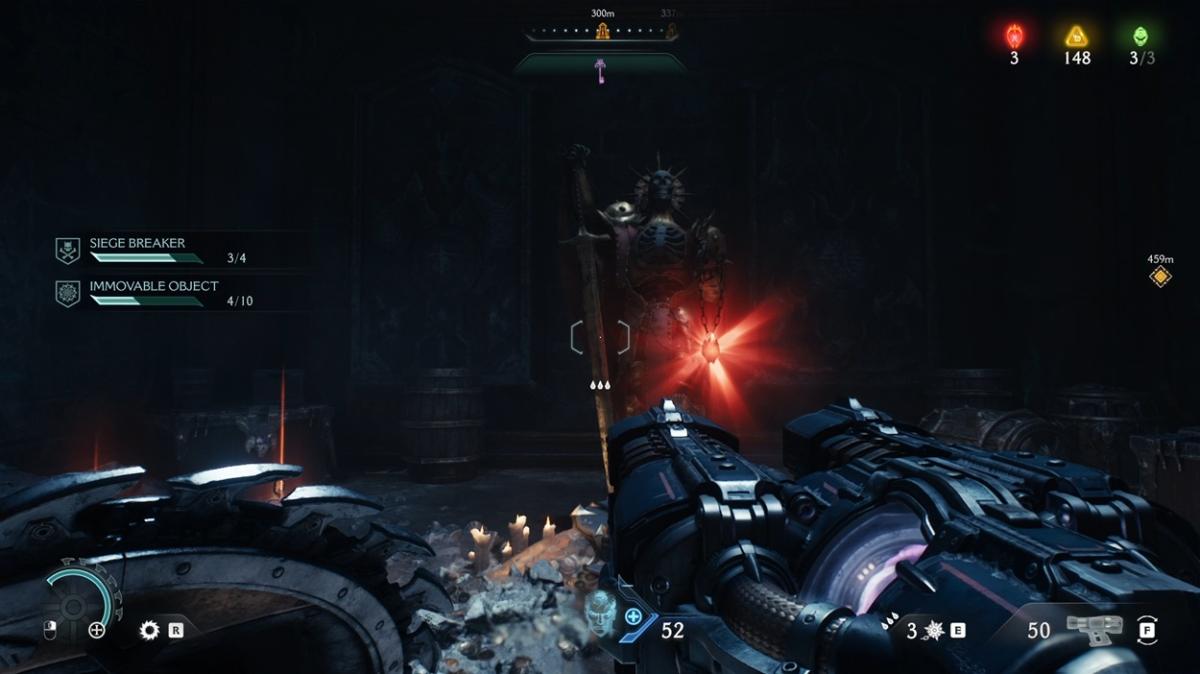Click the yellow gold currency icon
1200x674 pixels.
(1077, 37)
